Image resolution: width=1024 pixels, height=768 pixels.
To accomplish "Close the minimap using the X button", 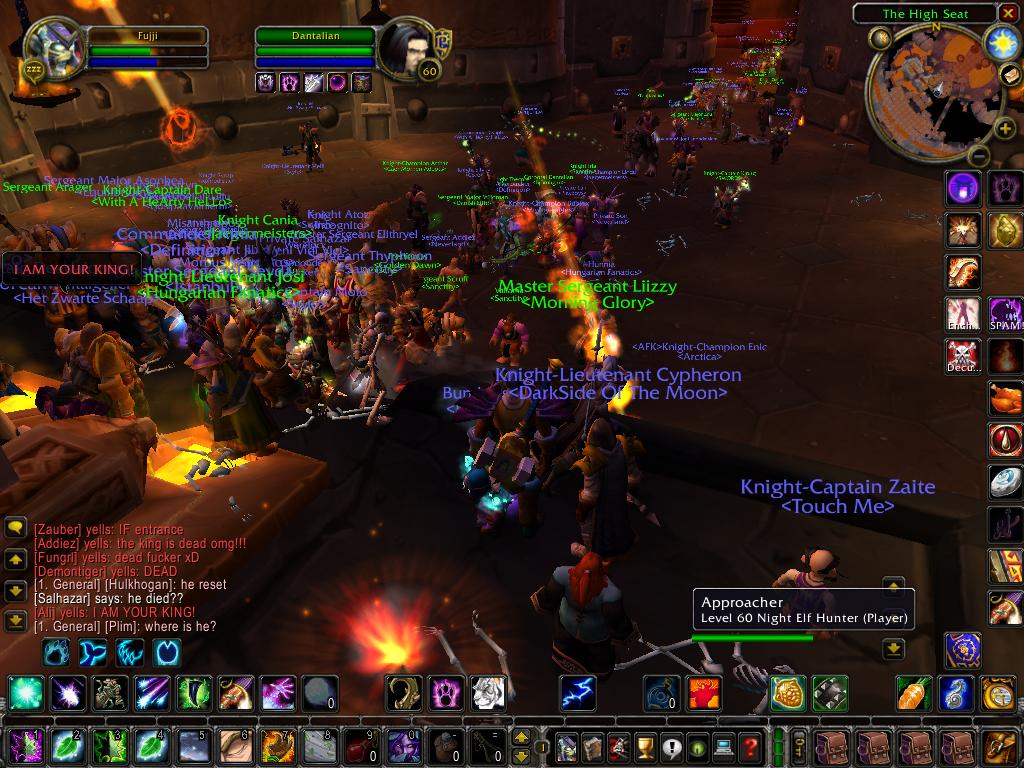I will pos(1009,14).
